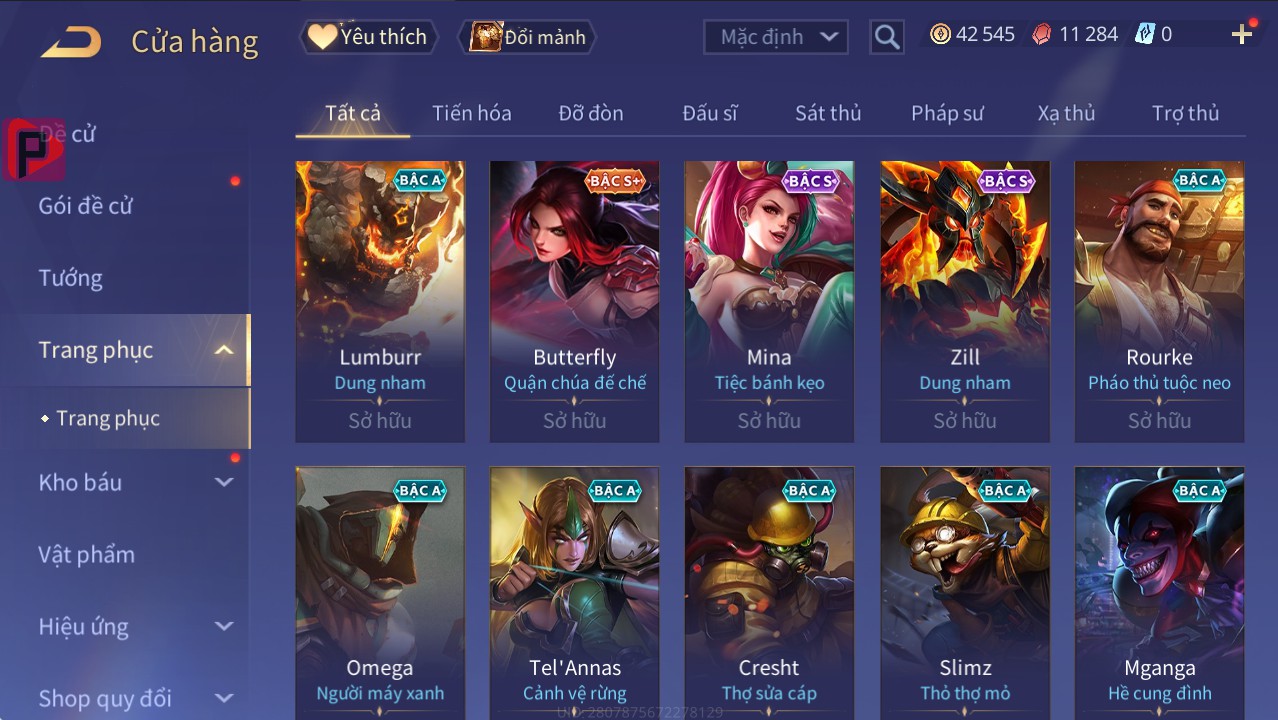This screenshot has width=1278, height=720.
Task: Open the Đổi mảnh fragment exchange
Action: [529, 37]
